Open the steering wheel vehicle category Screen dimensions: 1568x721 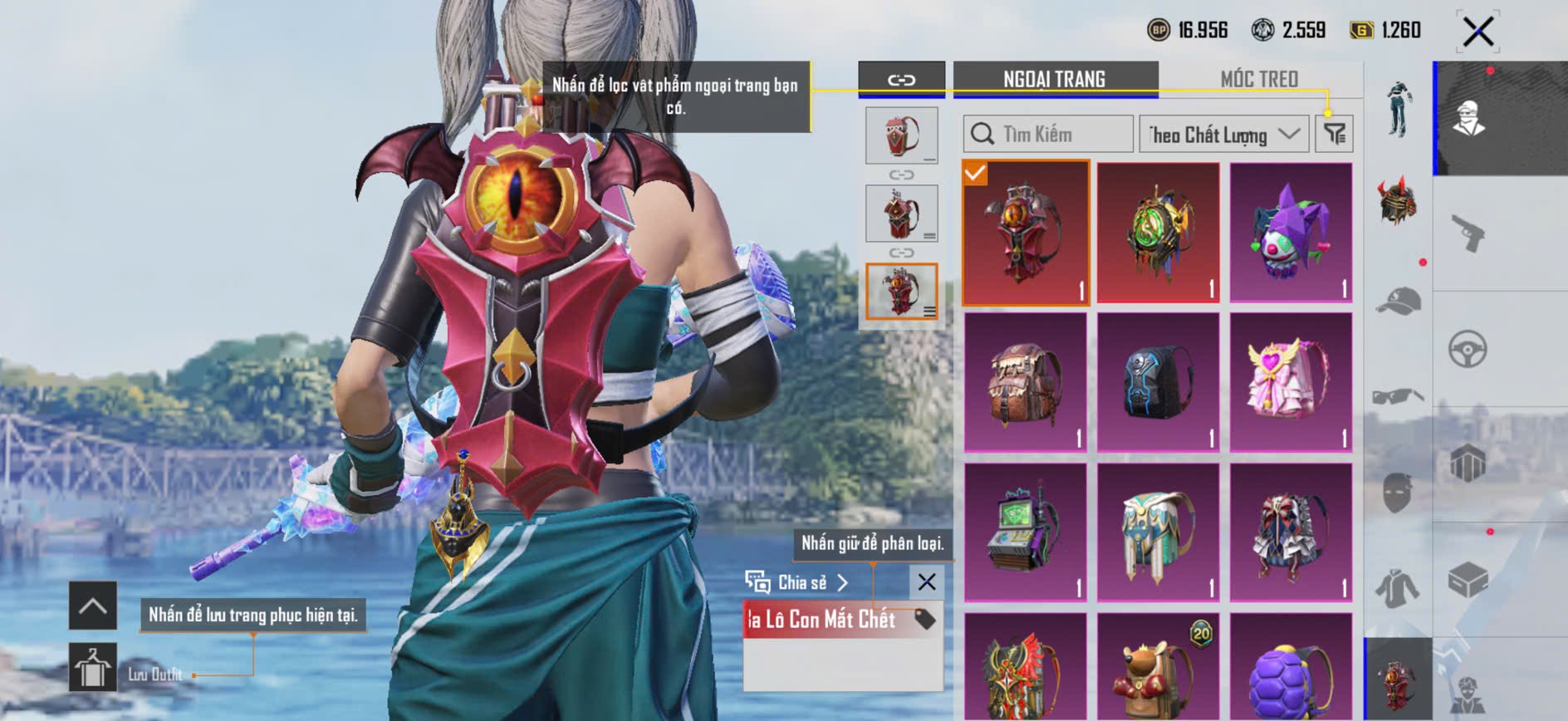coord(1468,350)
